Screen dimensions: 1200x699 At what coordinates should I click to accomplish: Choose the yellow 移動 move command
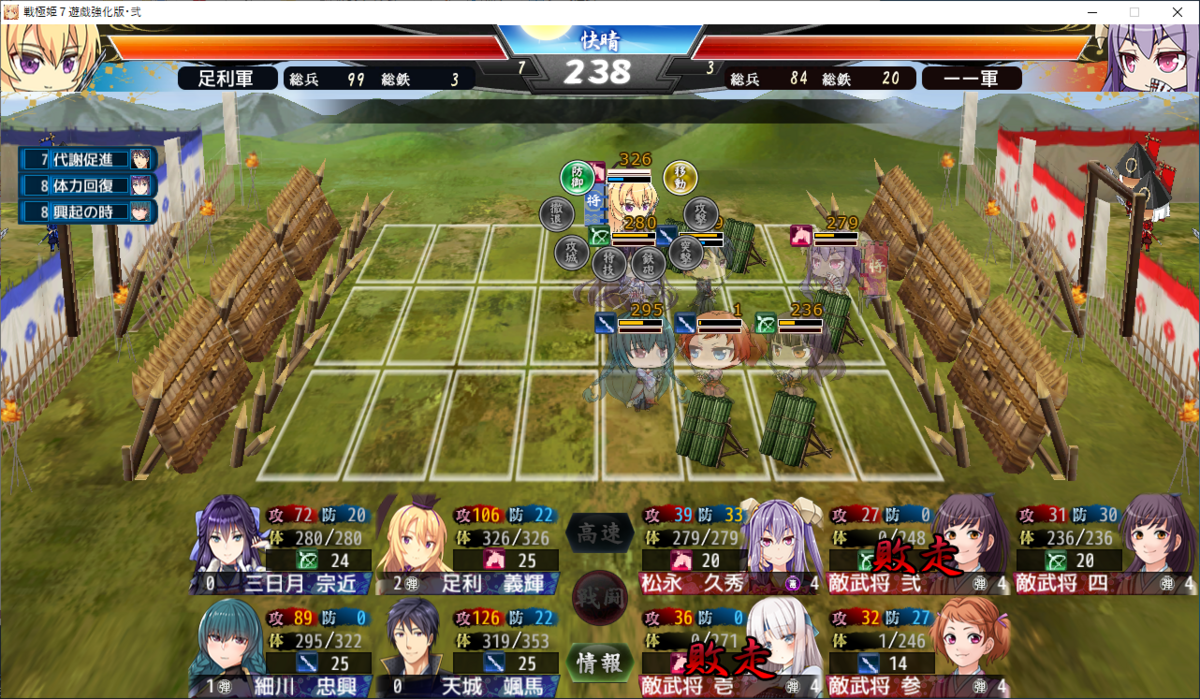click(680, 177)
